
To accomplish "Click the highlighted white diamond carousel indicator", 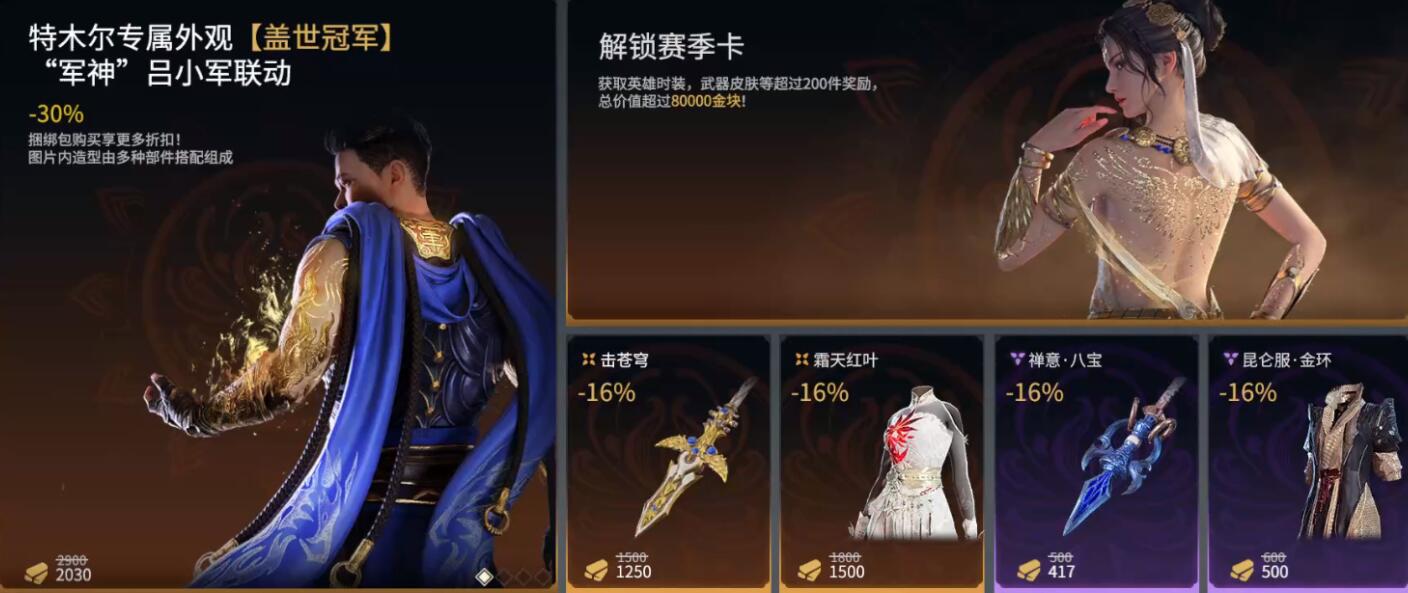I will pyautogui.click(x=484, y=577).
